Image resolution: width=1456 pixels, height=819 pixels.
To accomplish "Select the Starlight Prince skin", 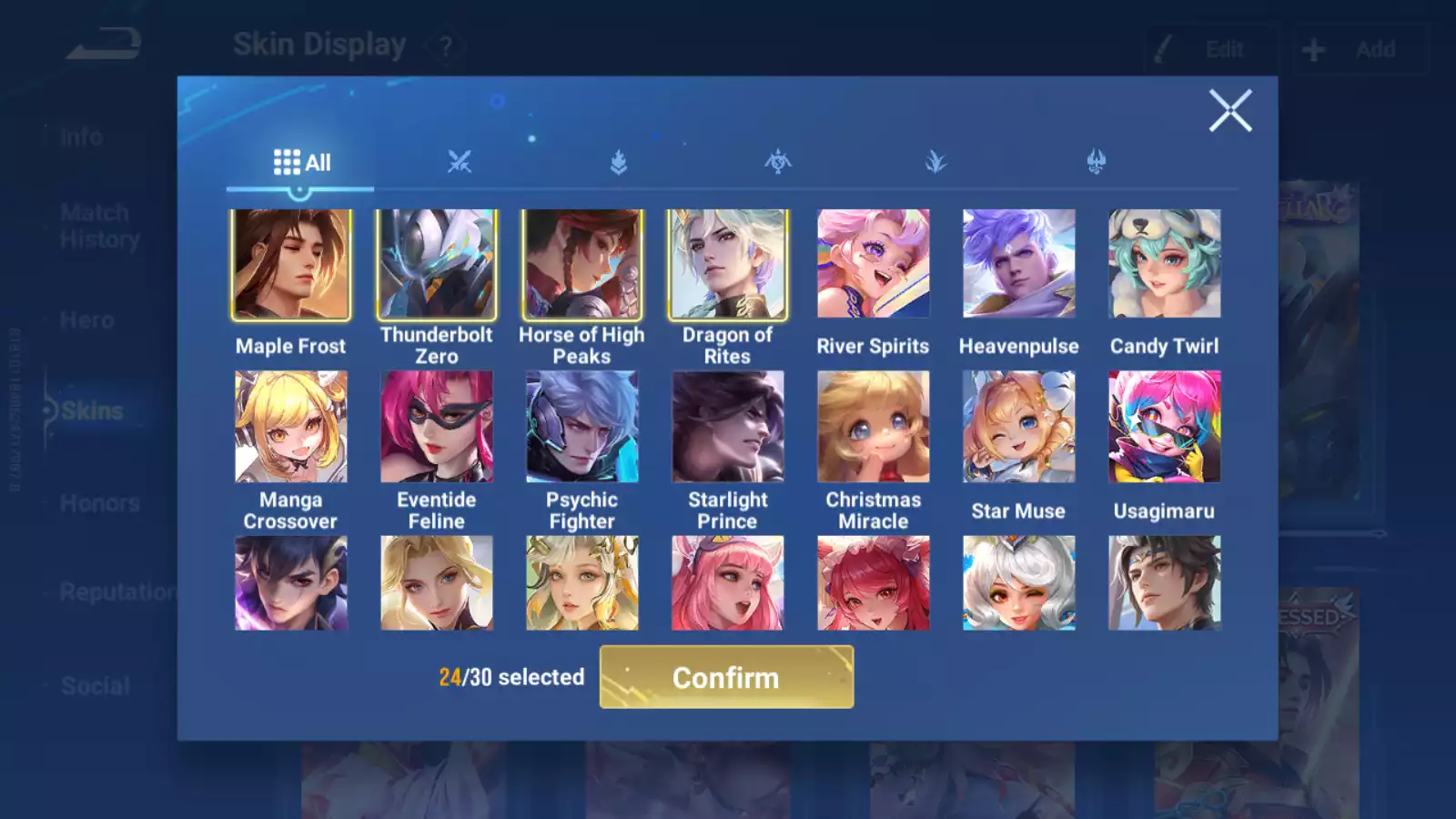I will [x=728, y=427].
